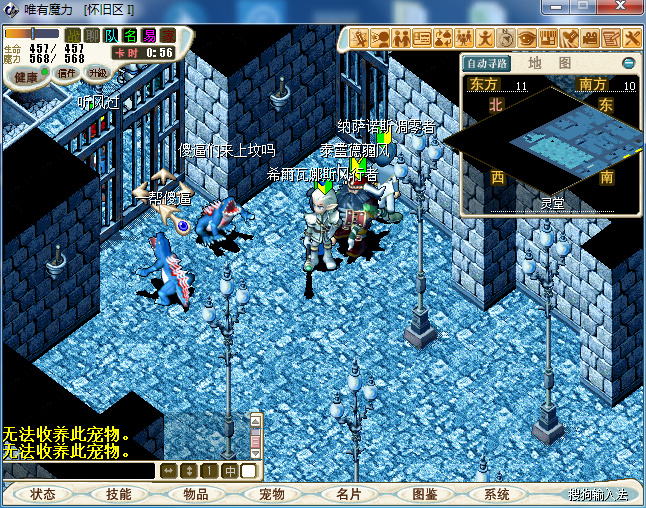The image size is (646, 508).
Task: Click the crossed tools icon in top toolbar
Action: click(x=632, y=38)
